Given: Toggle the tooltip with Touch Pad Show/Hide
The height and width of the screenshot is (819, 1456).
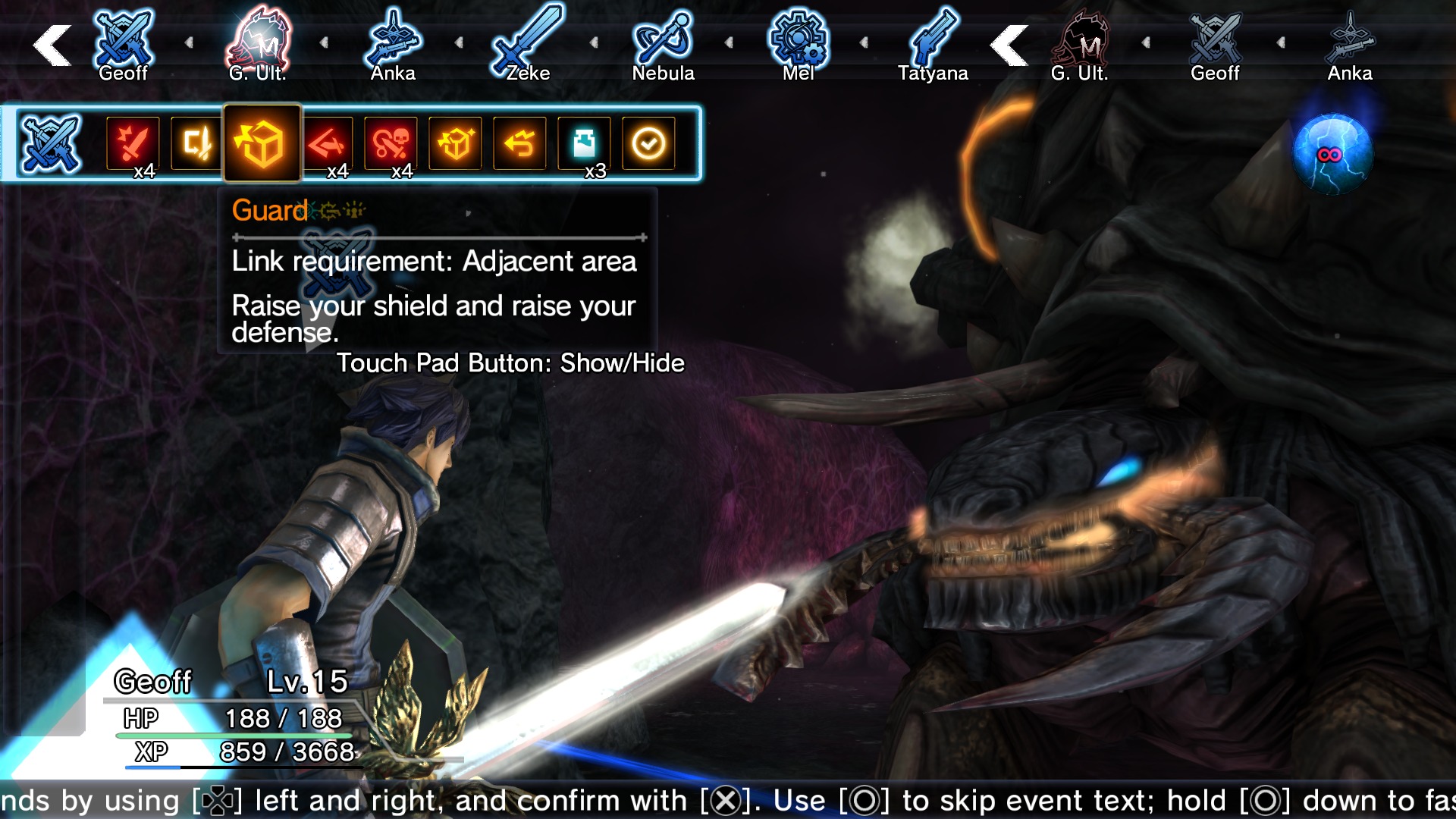Looking at the screenshot, I should (512, 363).
